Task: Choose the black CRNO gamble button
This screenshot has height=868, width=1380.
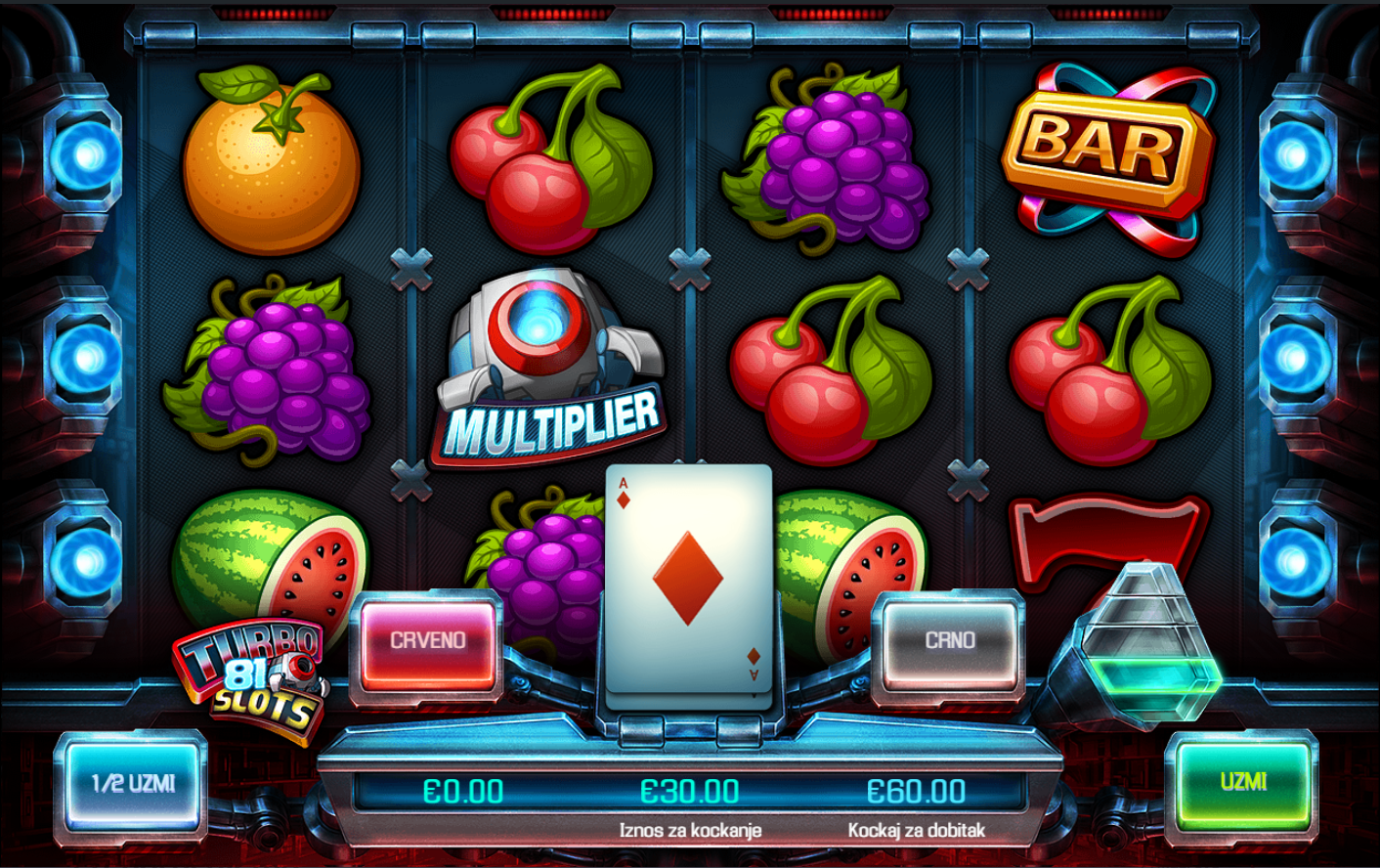Action: (949, 641)
